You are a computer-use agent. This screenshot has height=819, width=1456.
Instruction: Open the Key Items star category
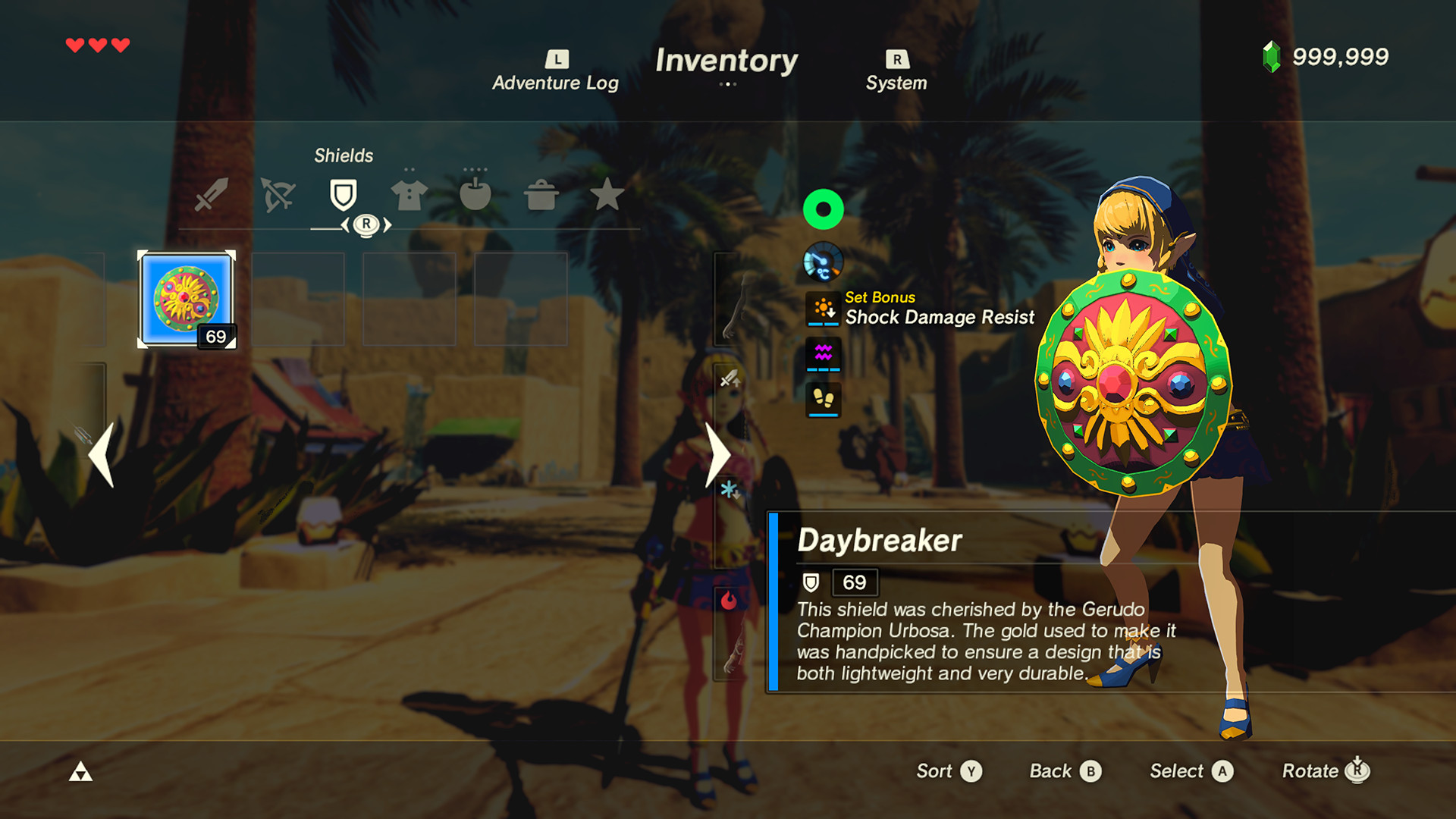607,195
